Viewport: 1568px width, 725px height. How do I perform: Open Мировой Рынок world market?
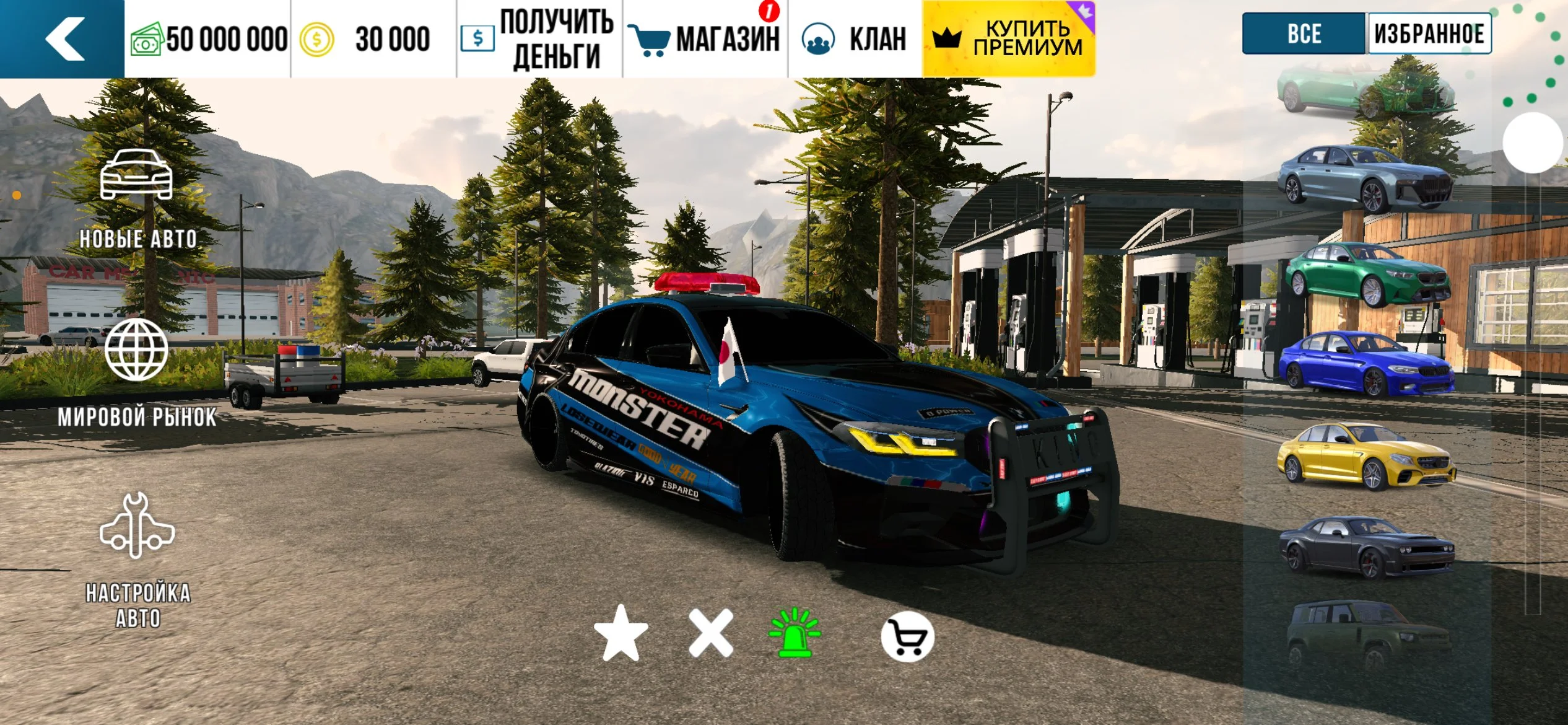pos(137,372)
